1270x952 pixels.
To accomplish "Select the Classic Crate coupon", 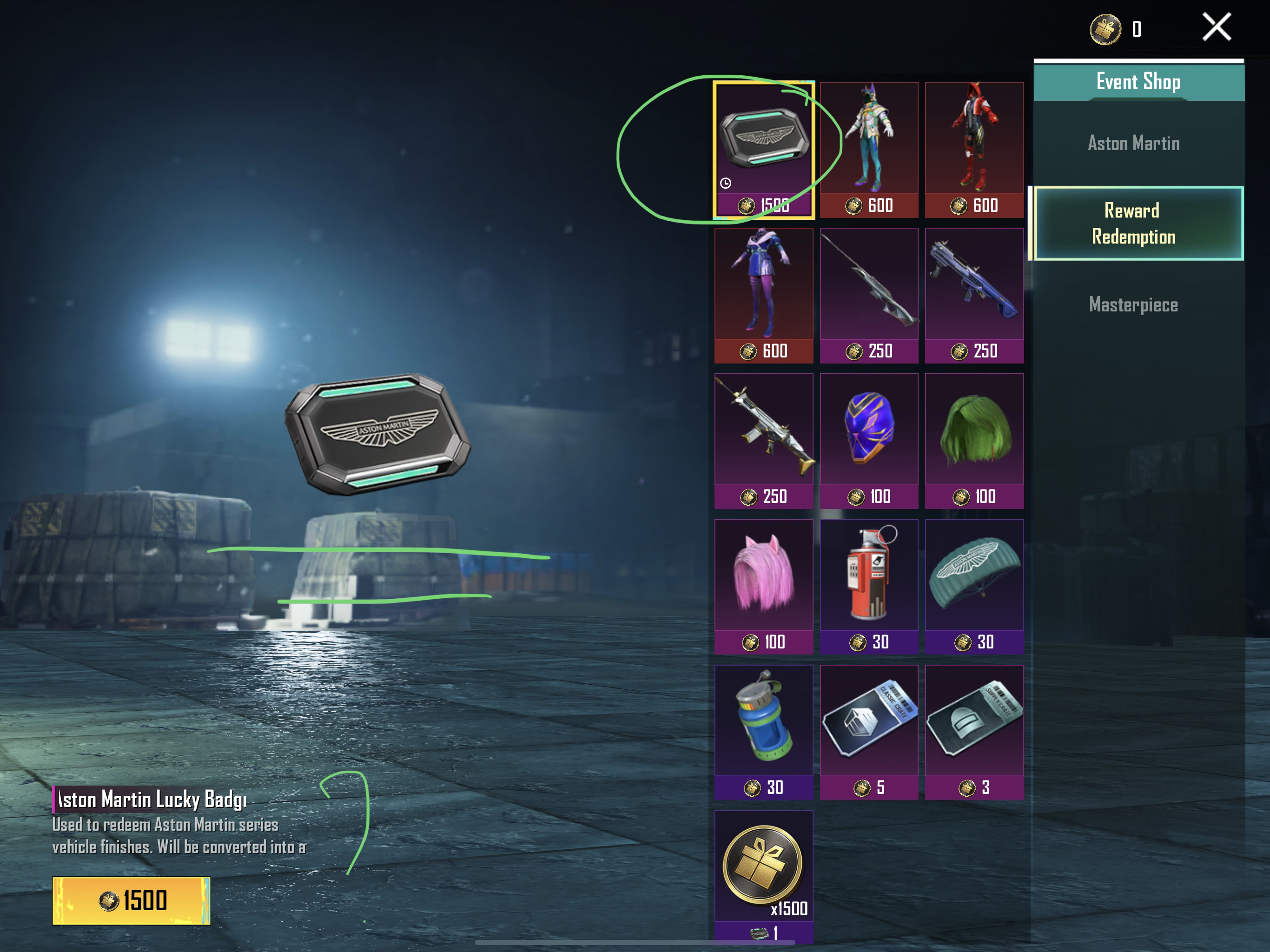I will pyautogui.click(x=869, y=732).
